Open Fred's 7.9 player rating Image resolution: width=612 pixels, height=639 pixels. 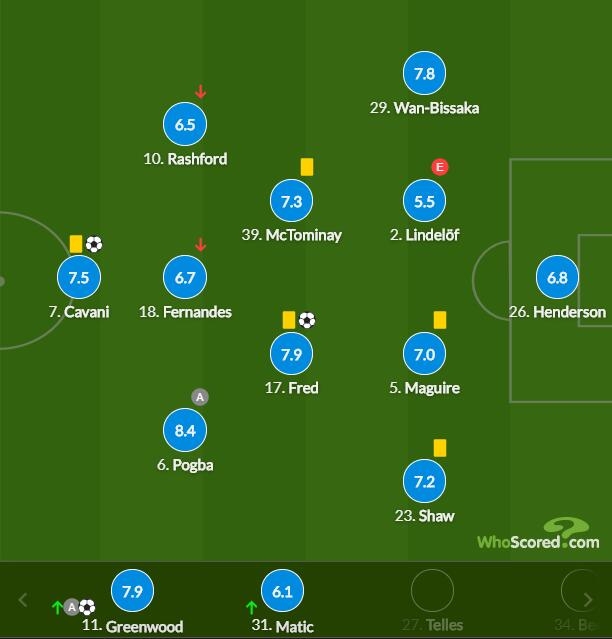(291, 354)
